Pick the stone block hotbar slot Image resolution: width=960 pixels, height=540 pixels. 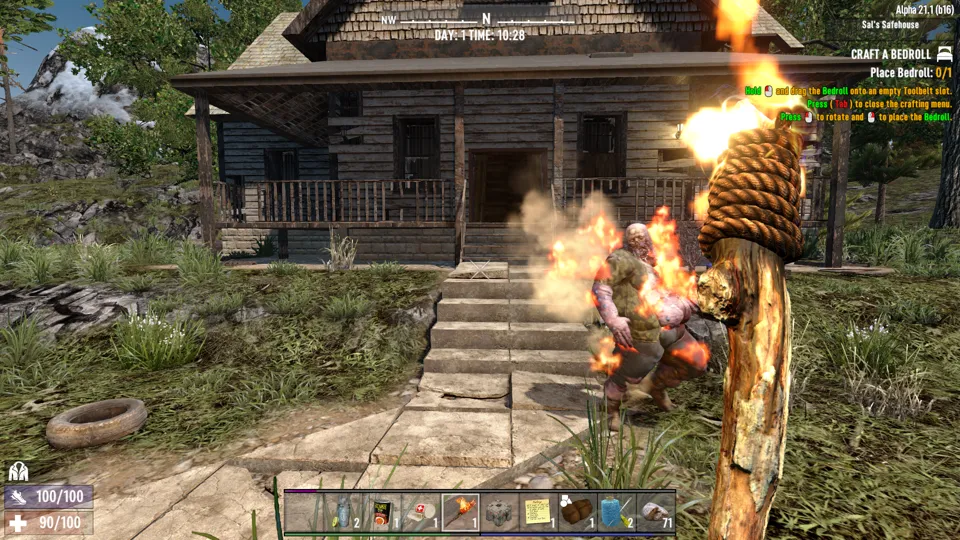pyautogui.click(x=499, y=512)
